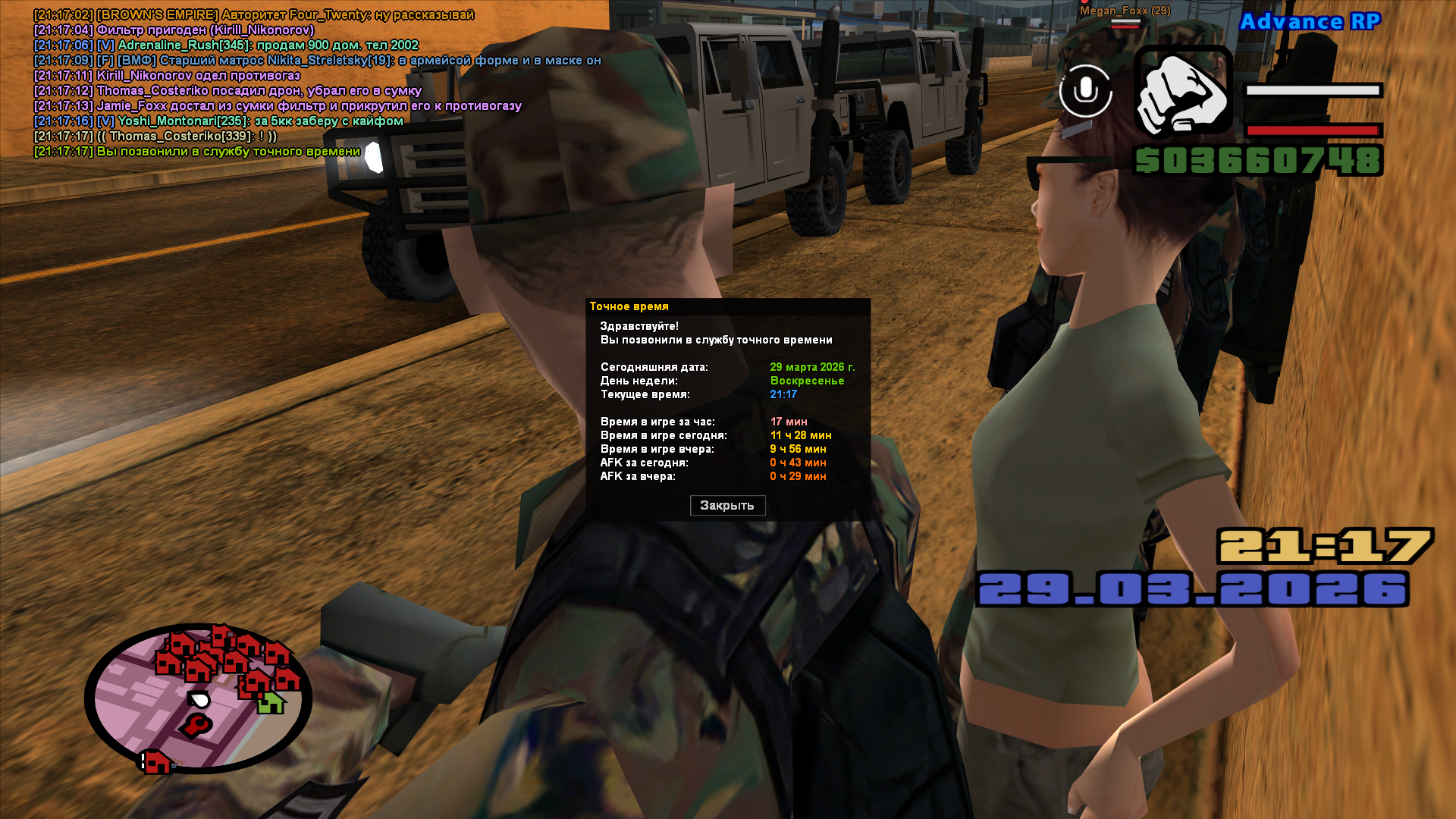Click the green house marker on minimap
The width and height of the screenshot is (1456, 819).
click(x=270, y=703)
